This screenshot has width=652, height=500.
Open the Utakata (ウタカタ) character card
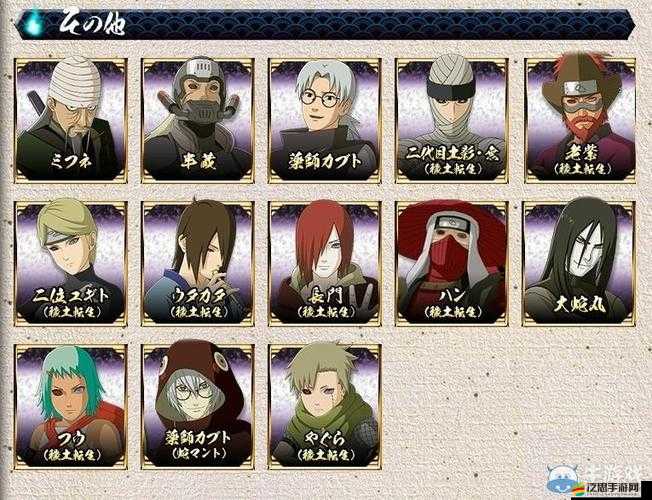coord(198,263)
